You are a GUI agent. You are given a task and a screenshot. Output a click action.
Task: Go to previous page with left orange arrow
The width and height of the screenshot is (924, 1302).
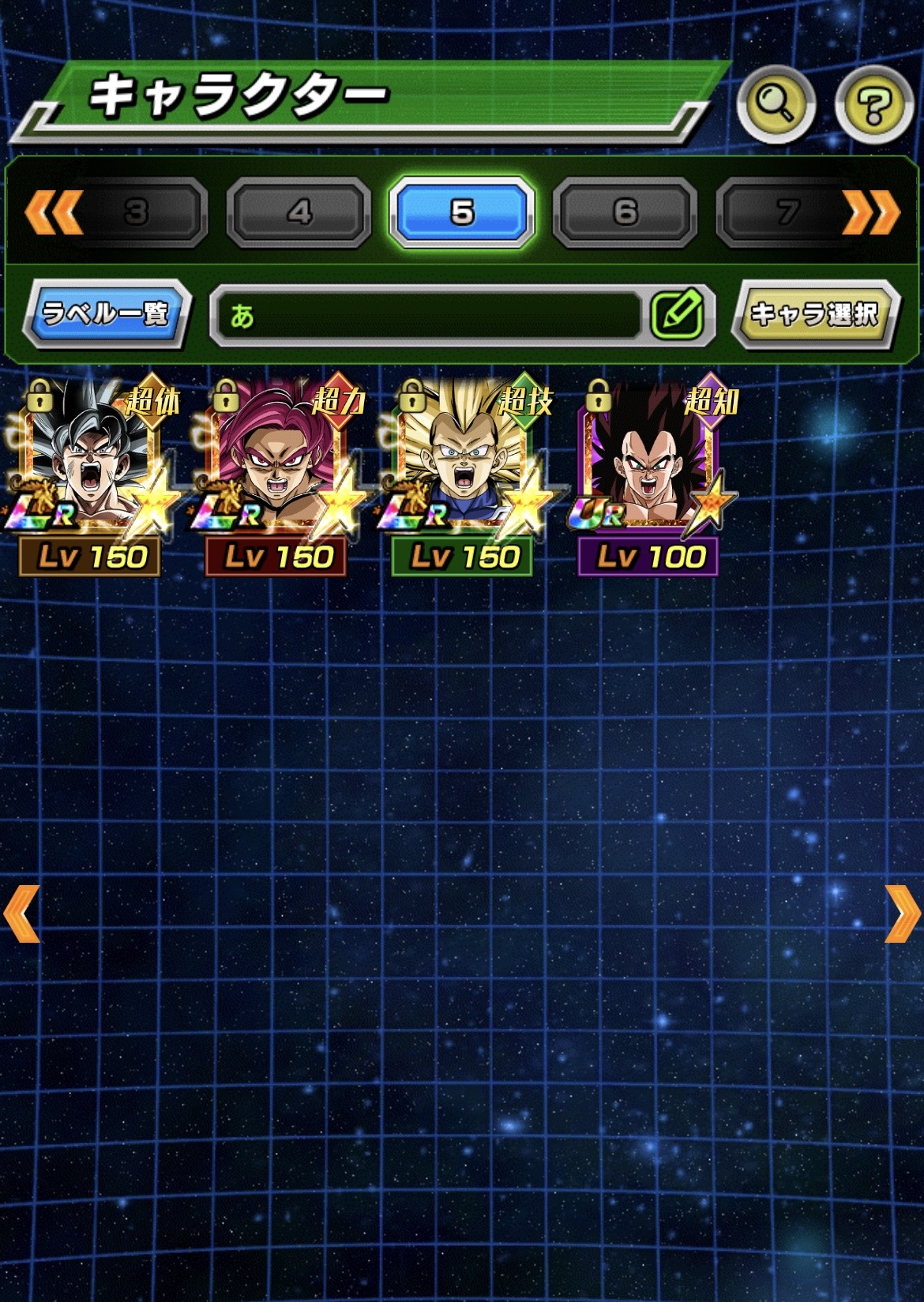click(22, 914)
